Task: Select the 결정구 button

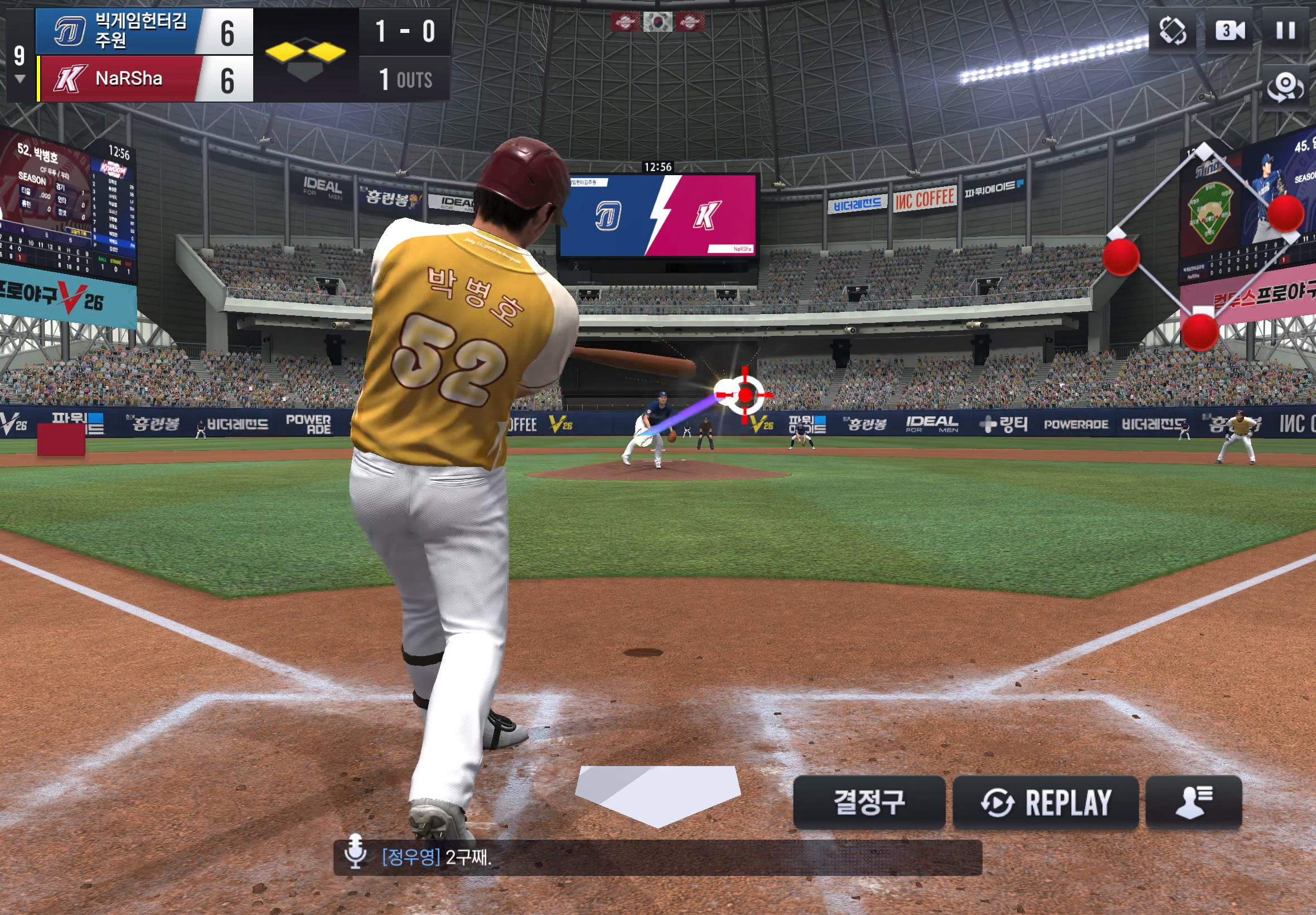Action: click(x=869, y=802)
